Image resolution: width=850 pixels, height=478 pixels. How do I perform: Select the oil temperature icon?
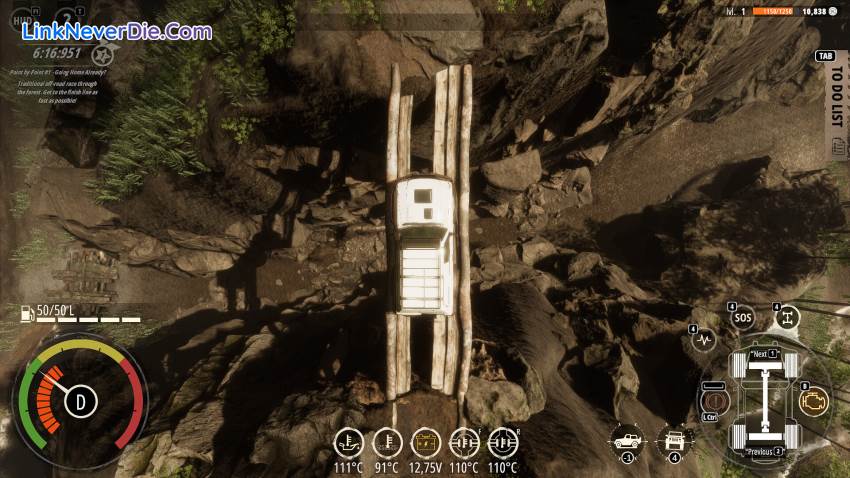(x=348, y=442)
